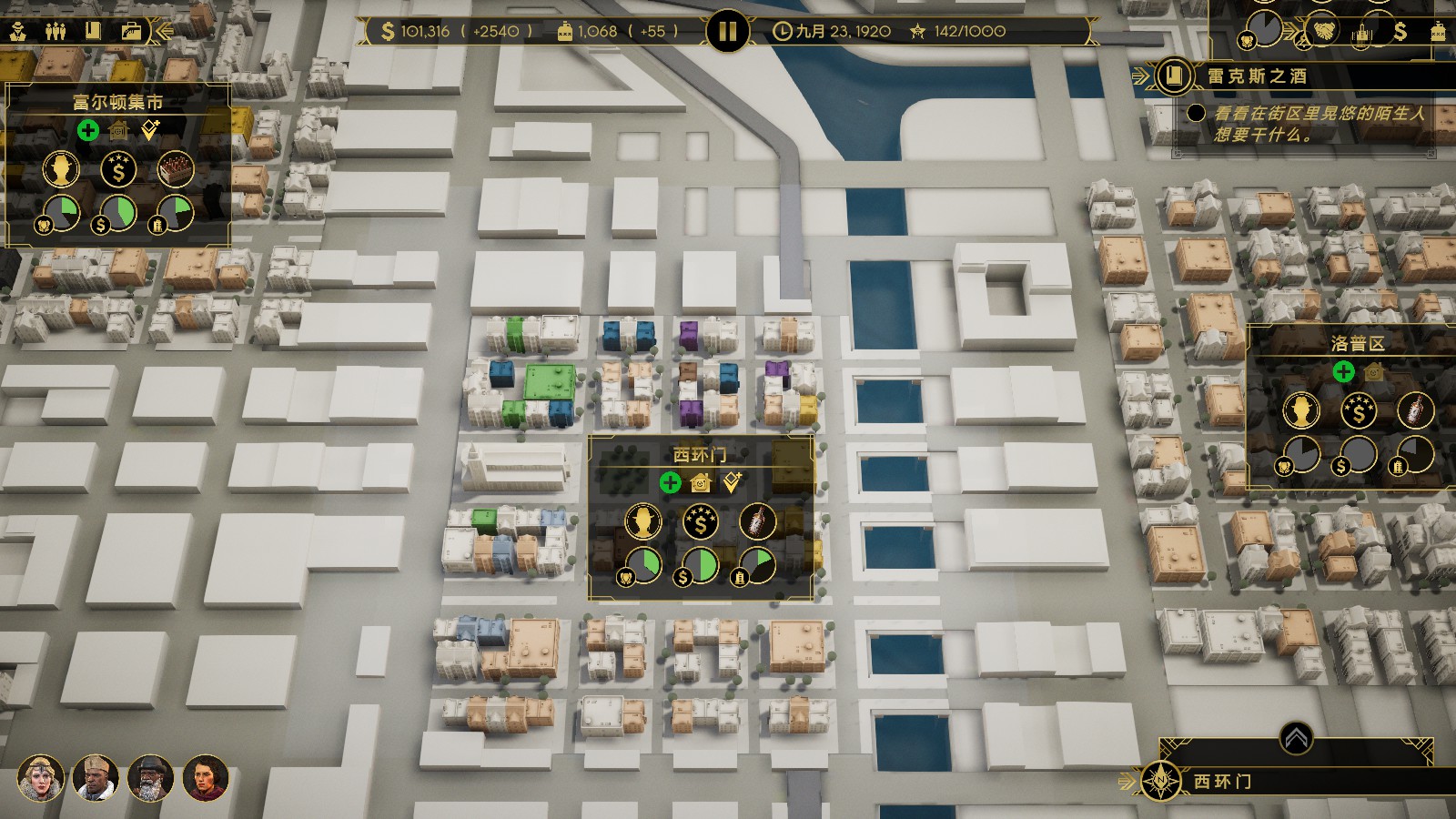Open the briefcase with gun inventory
Viewport: 1456px width, 819px height.
[131, 30]
